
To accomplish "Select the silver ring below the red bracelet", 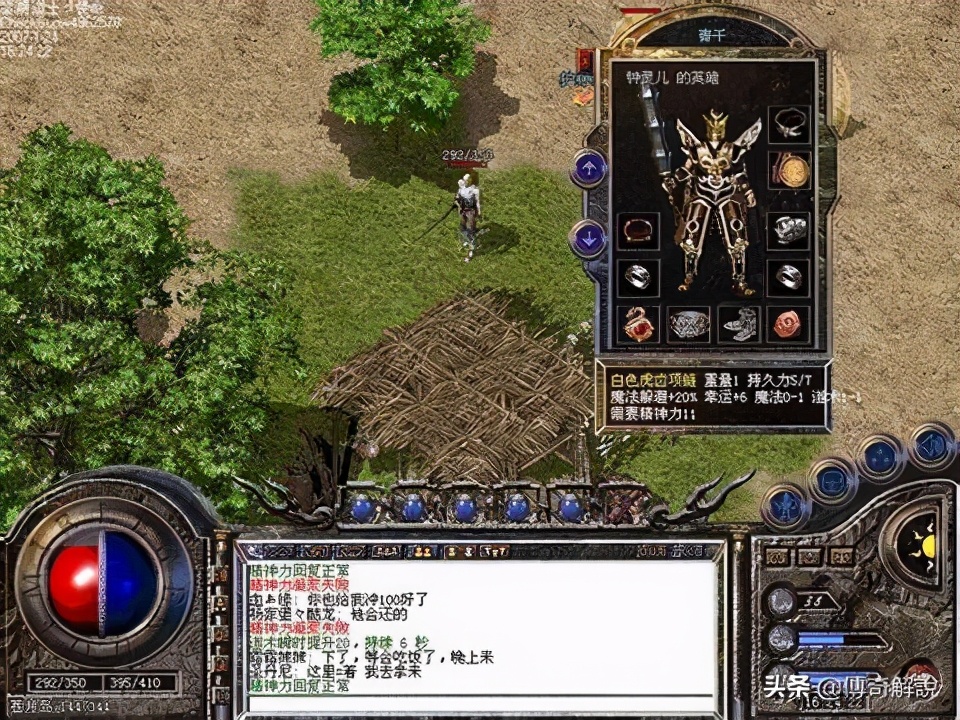I will click(x=637, y=277).
